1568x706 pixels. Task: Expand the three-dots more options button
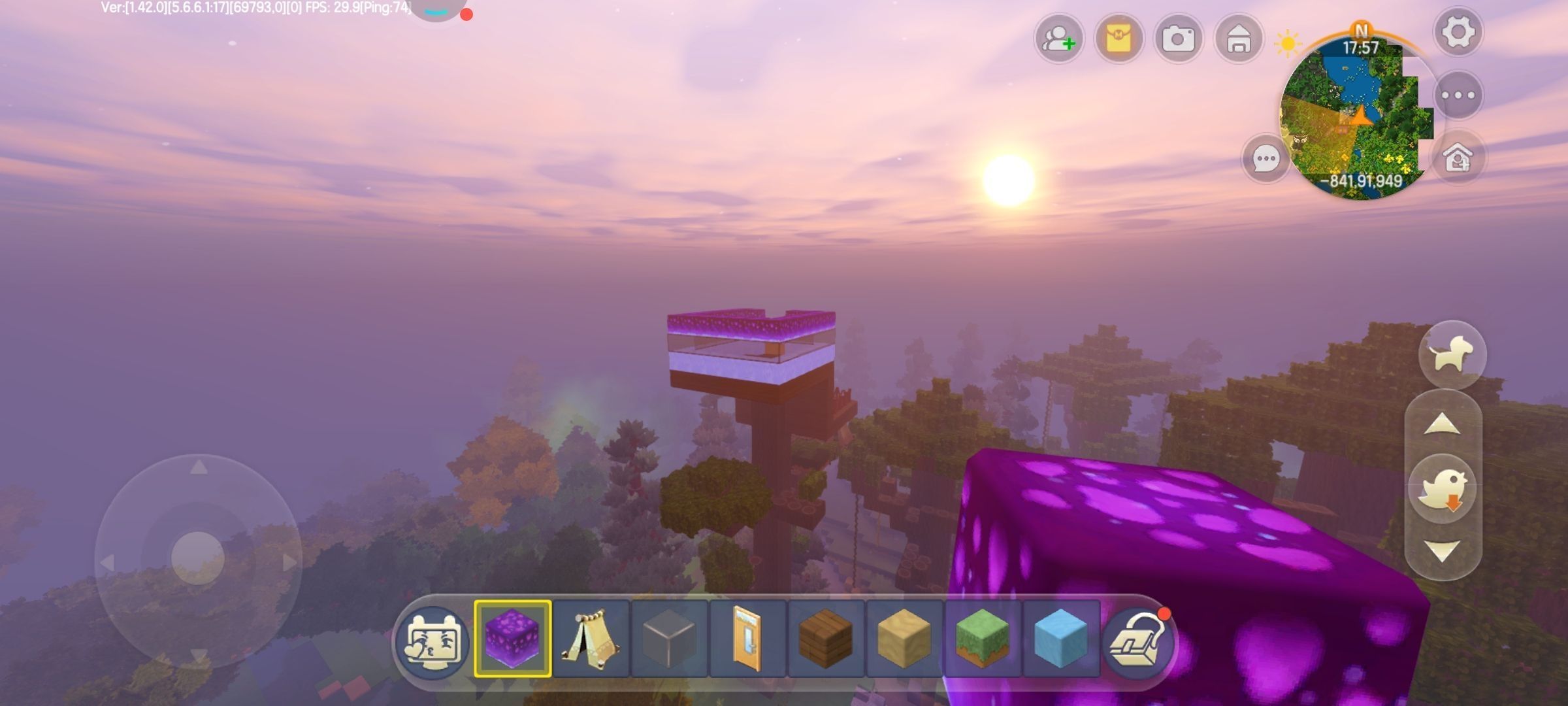tap(1458, 95)
